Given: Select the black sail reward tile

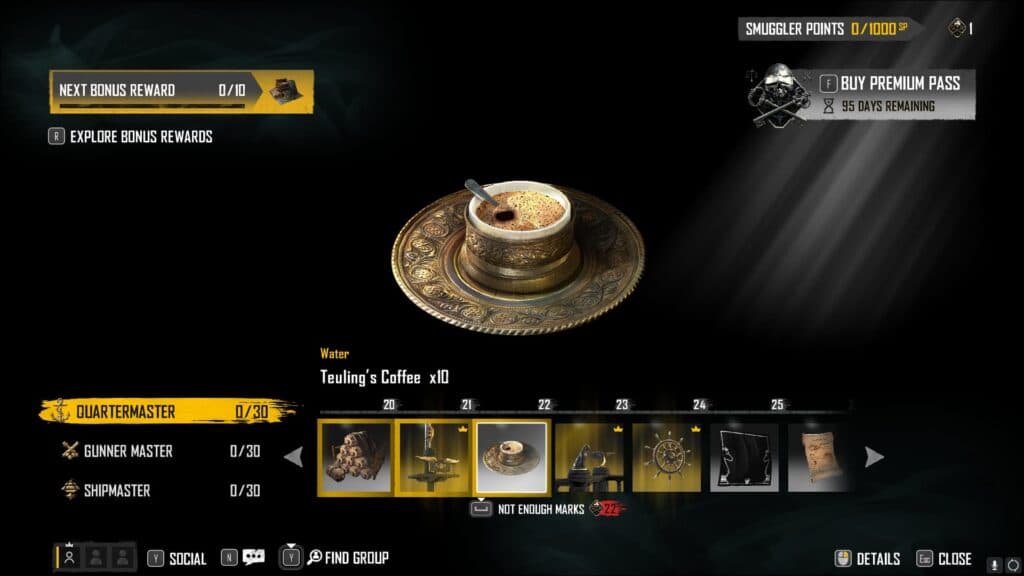Looking at the screenshot, I should tap(744, 457).
